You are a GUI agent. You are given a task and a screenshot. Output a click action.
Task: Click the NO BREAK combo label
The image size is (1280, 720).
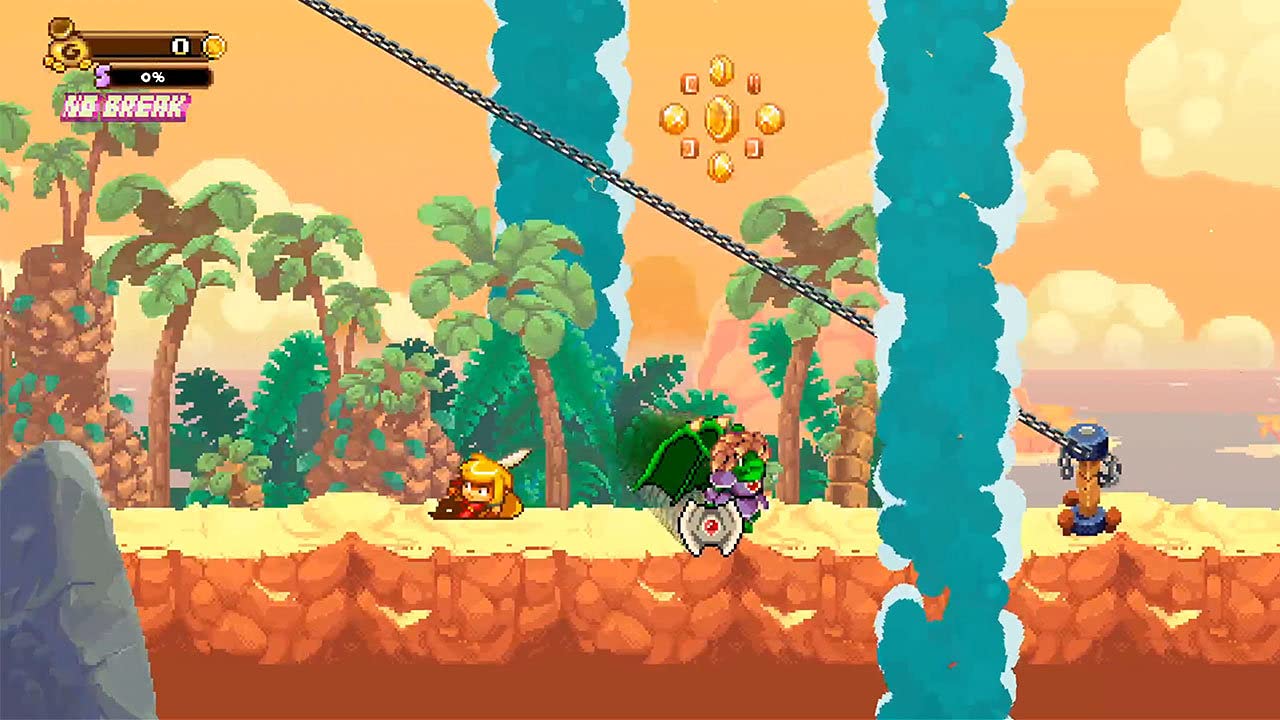click(x=125, y=105)
